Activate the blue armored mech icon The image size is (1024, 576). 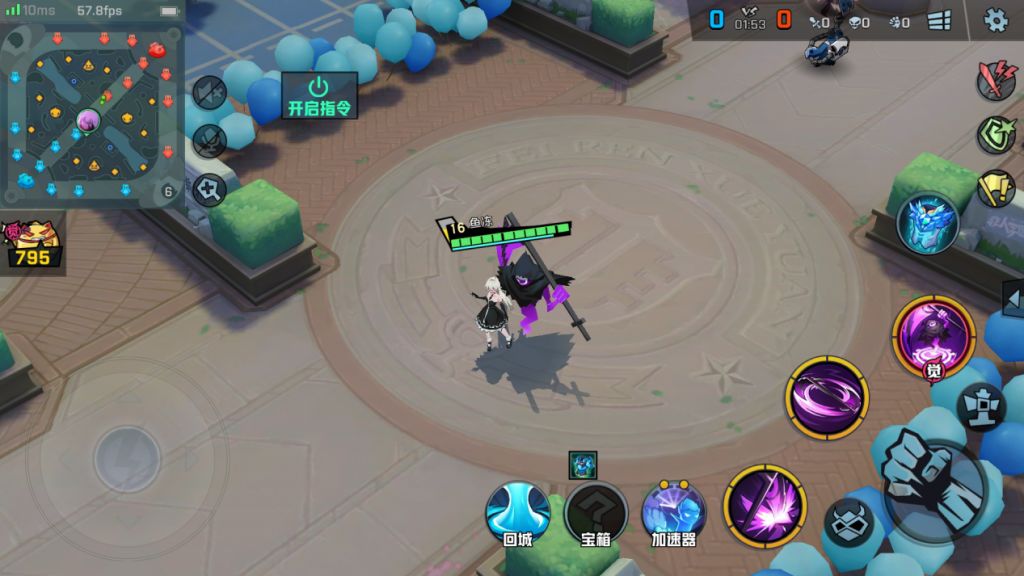click(928, 222)
